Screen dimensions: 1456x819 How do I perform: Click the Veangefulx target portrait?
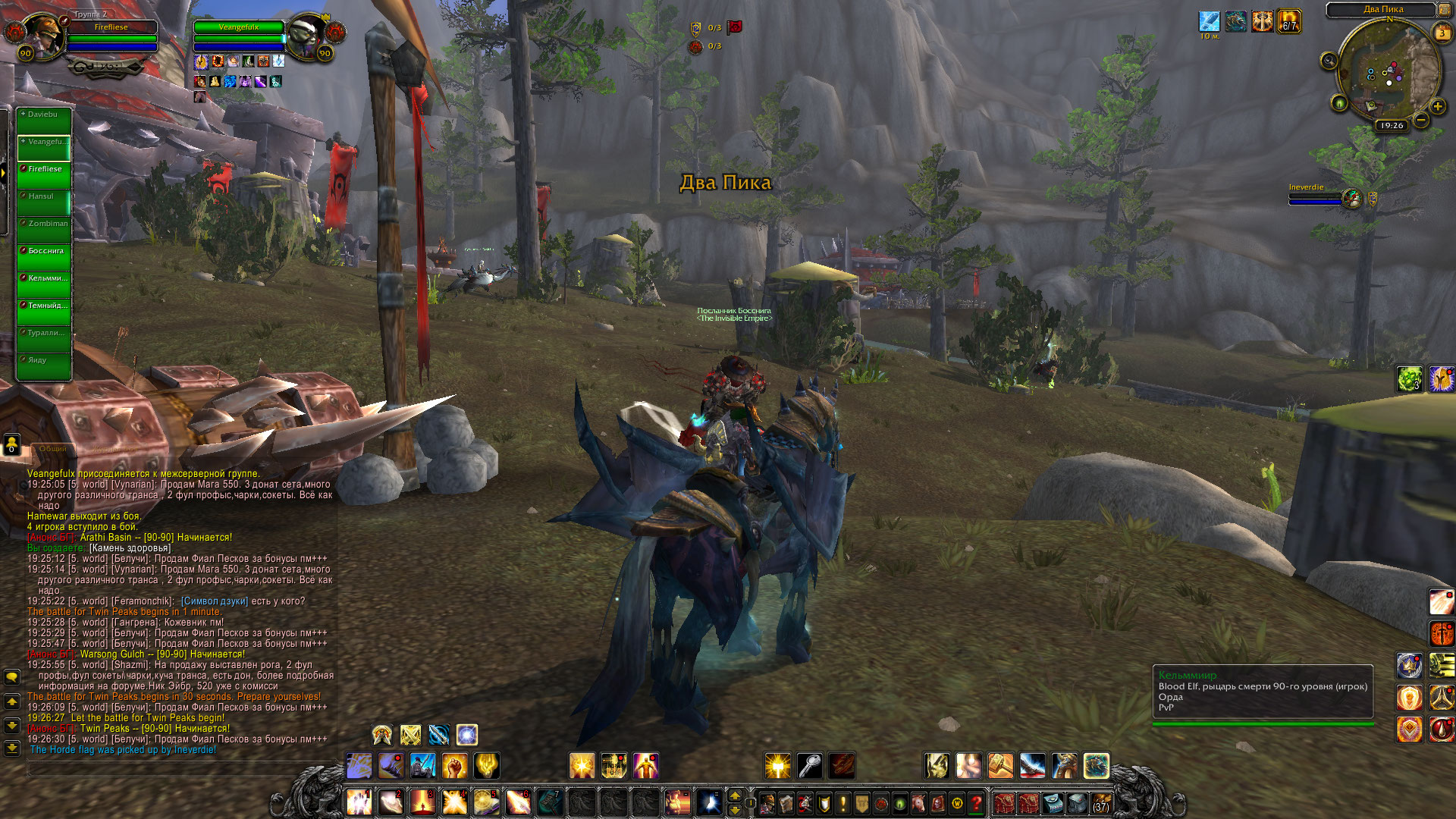307,34
